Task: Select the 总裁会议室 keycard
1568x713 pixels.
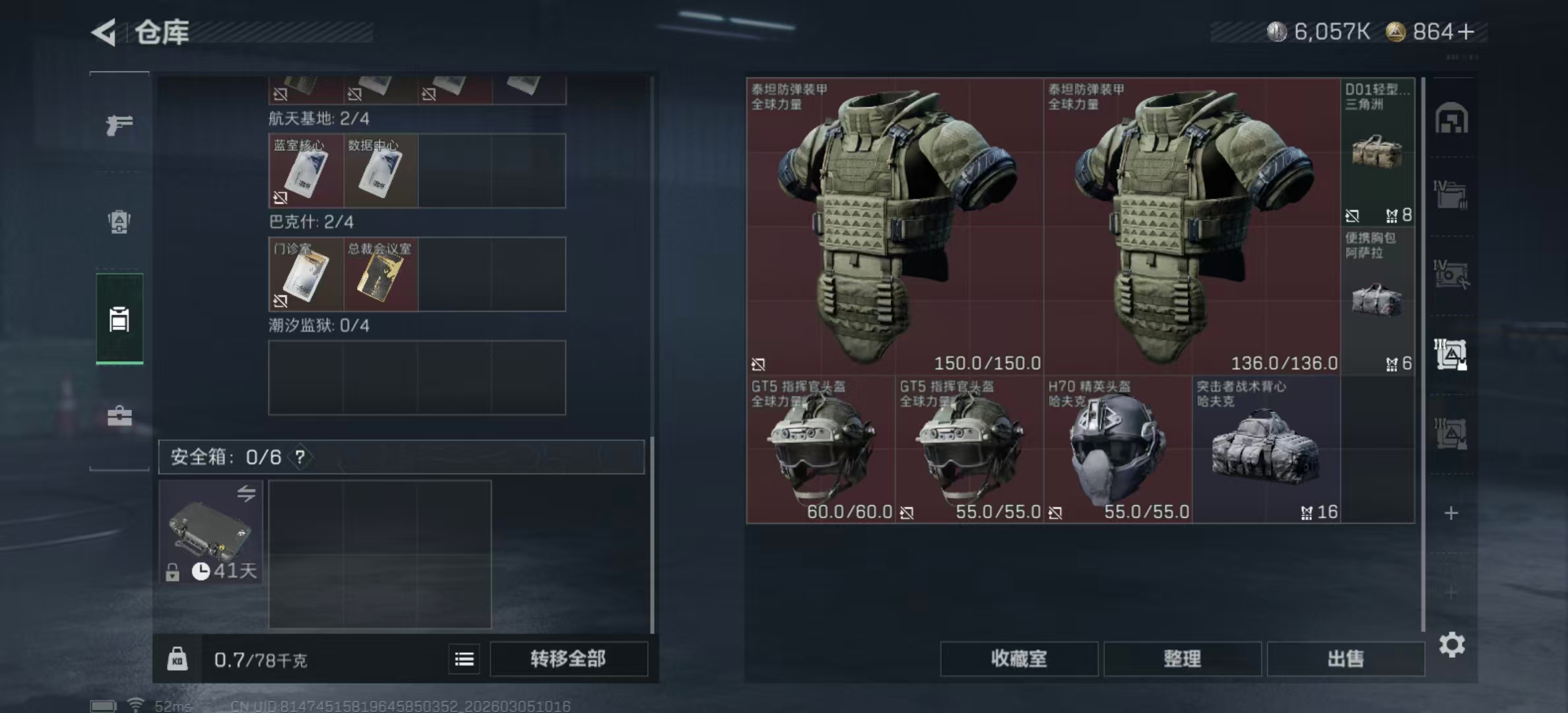Action: pos(380,275)
